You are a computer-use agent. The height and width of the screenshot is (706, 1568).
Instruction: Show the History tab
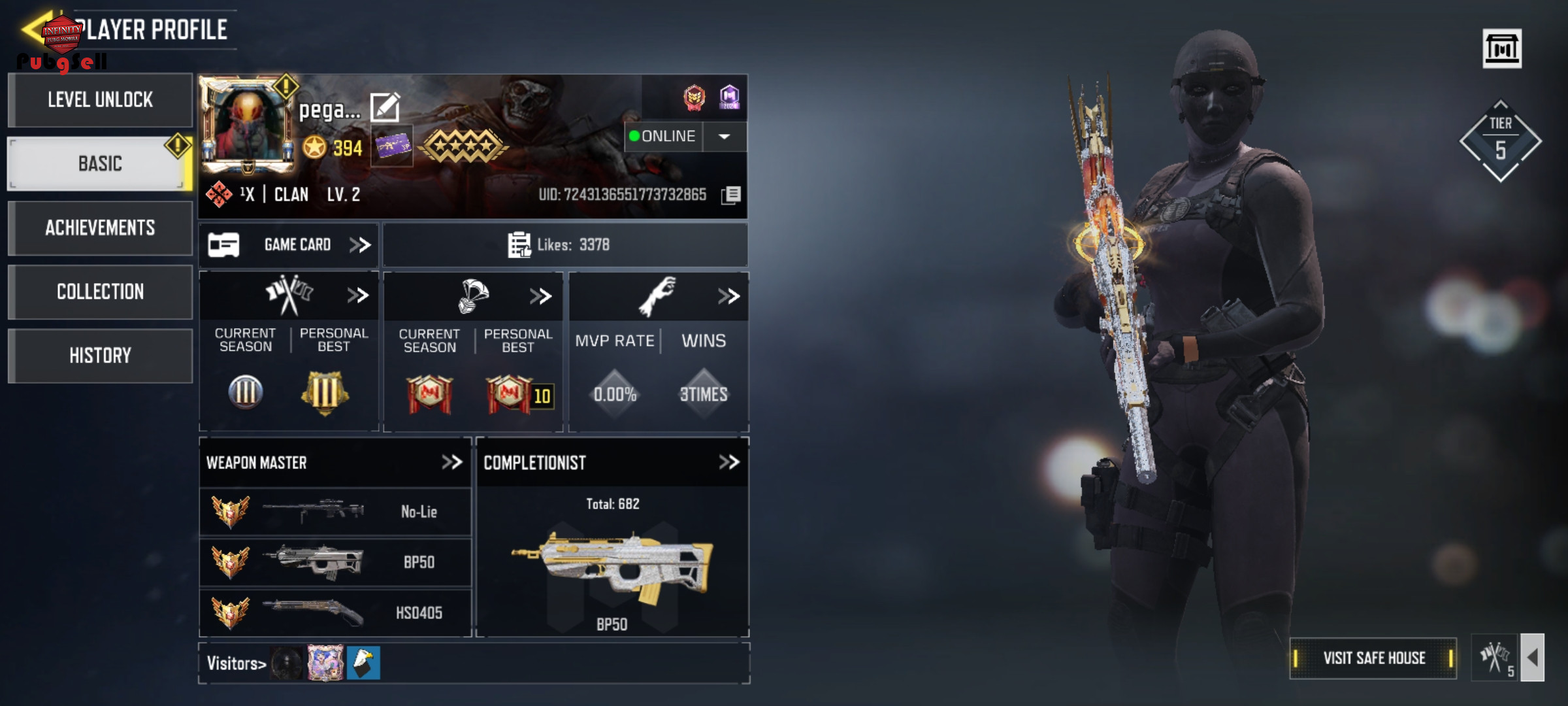pos(100,356)
